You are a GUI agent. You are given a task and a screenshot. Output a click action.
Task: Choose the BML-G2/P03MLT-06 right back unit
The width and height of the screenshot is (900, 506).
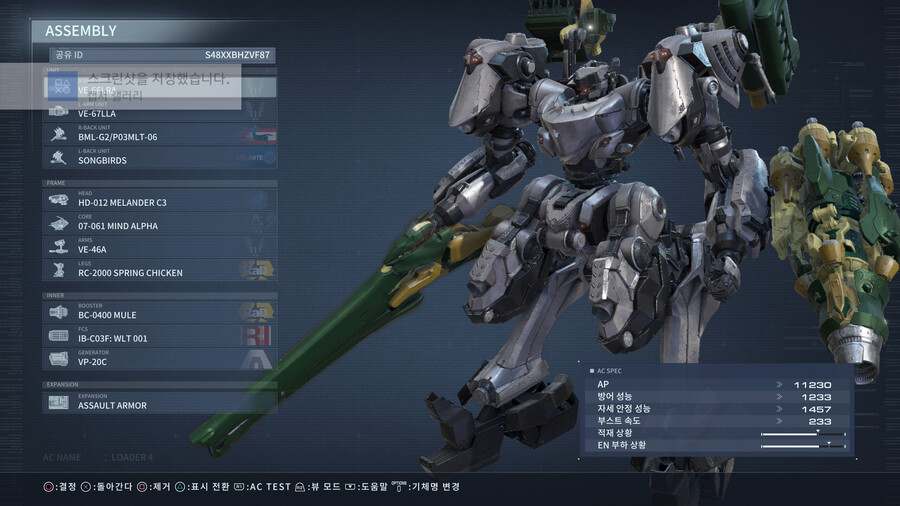coord(160,135)
